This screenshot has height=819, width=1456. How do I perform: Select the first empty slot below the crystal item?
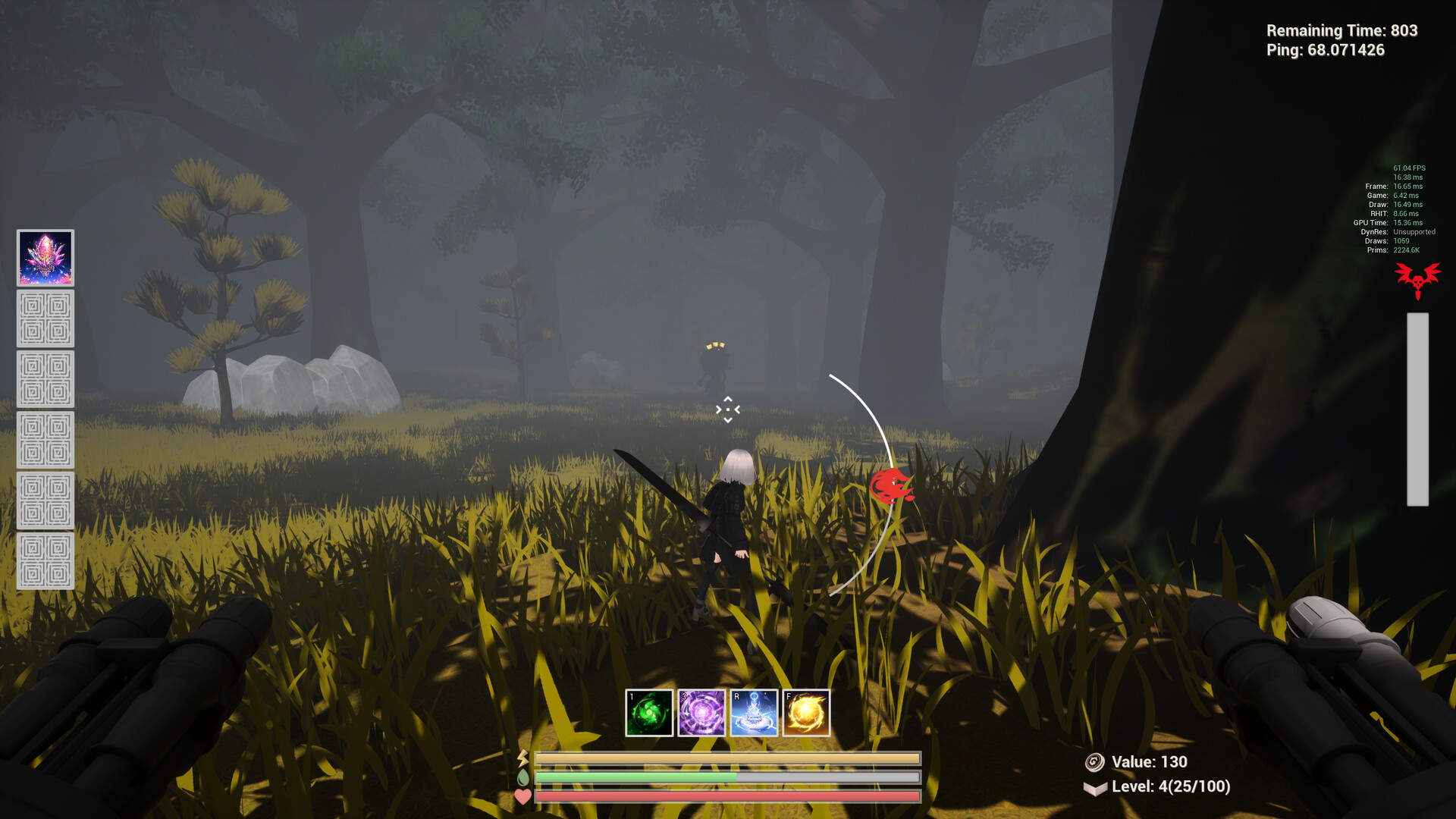(45, 318)
